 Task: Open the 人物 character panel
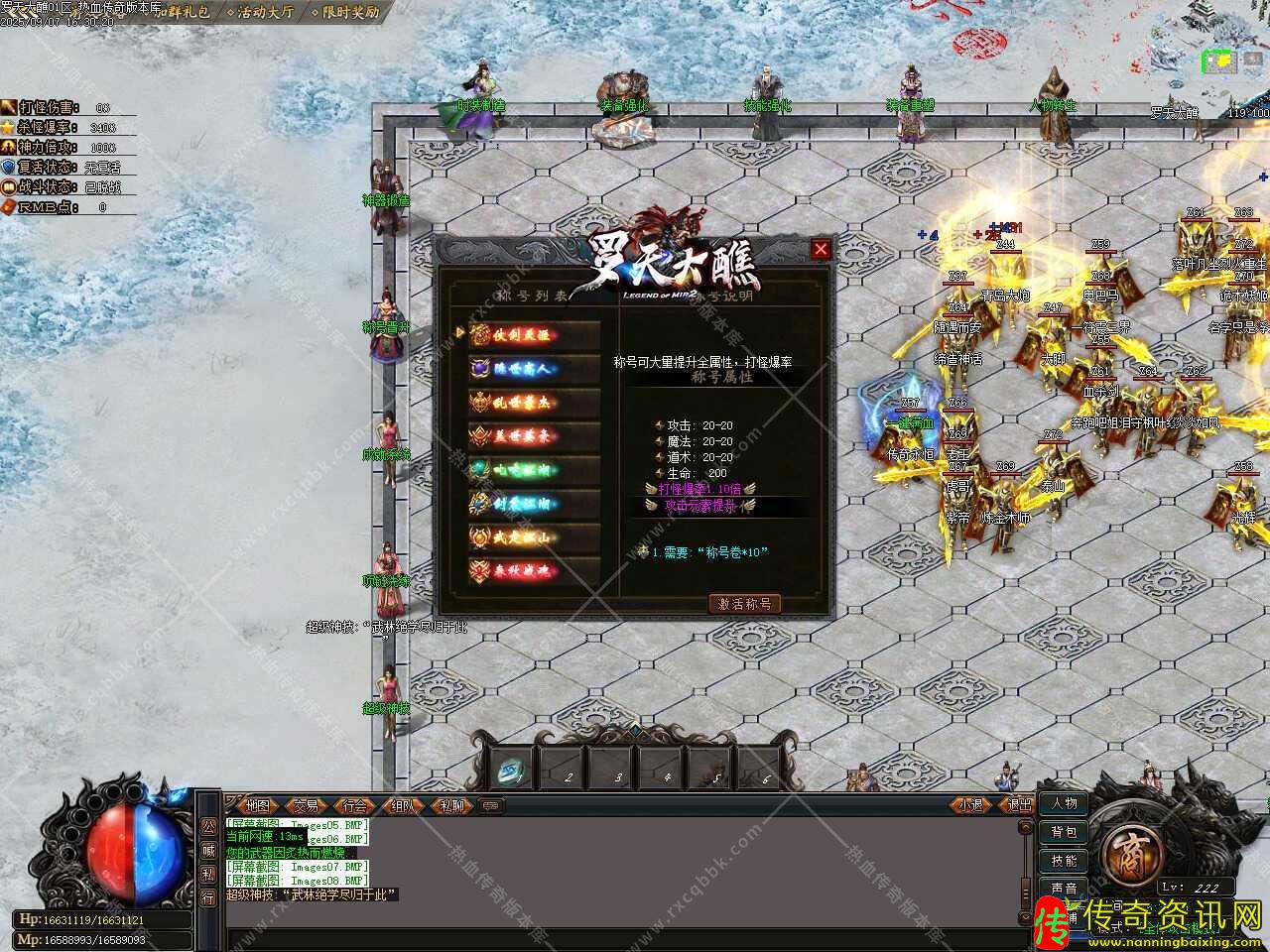pyautogui.click(x=1064, y=803)
